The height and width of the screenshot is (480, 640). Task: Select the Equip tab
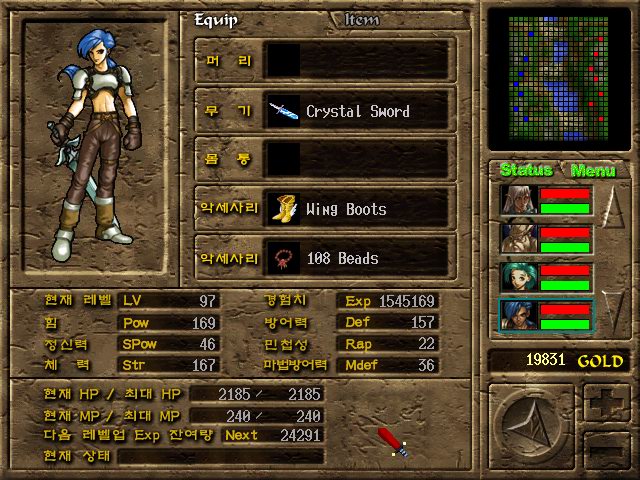215,19
